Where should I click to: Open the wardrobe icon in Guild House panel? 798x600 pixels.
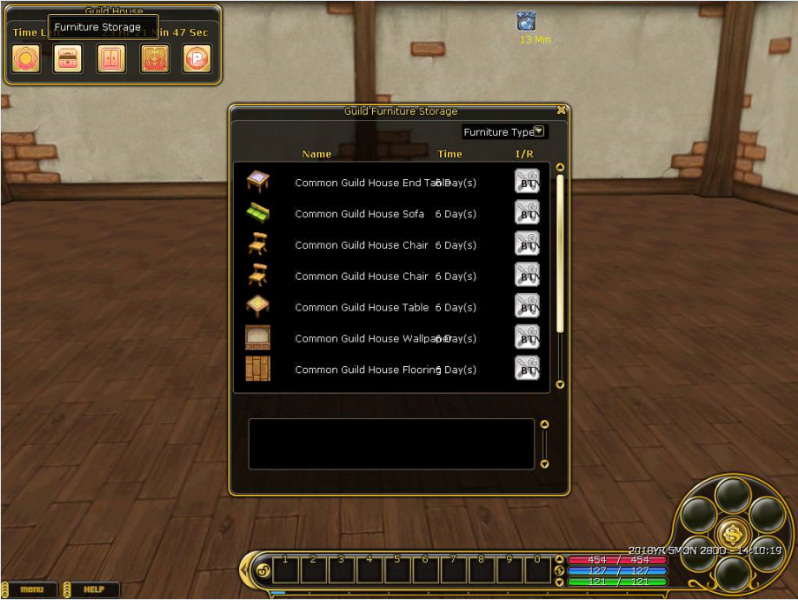tap(111, 58)
